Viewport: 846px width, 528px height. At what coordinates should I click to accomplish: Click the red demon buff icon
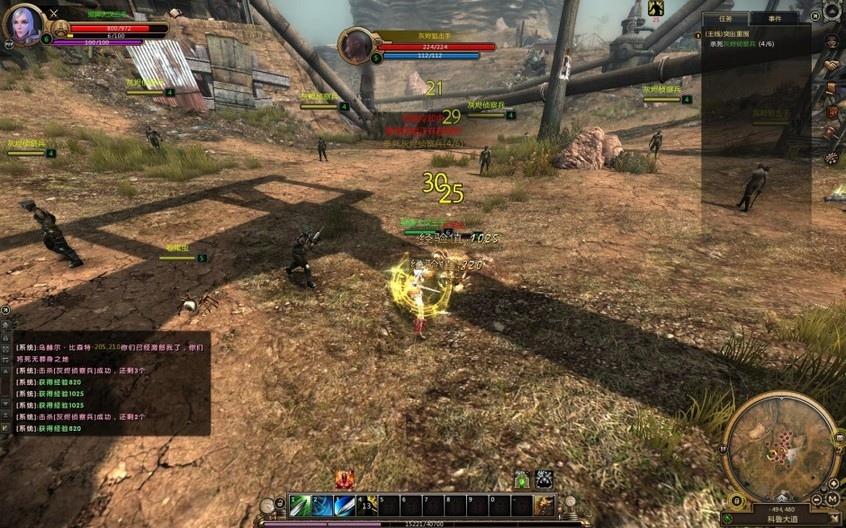tap(344, 479)
